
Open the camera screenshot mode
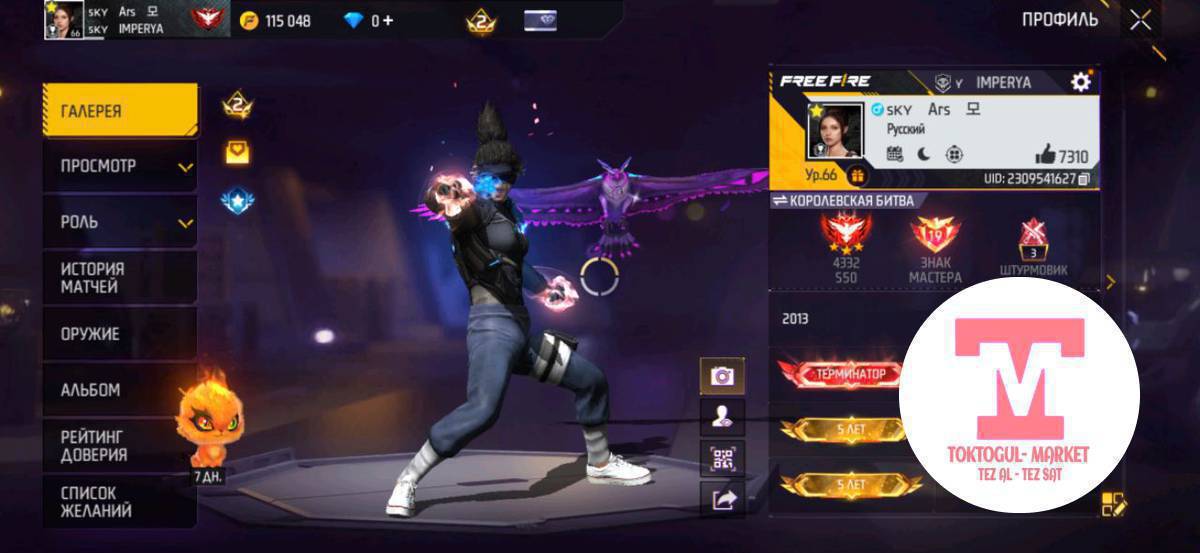[x=721, y=376]
